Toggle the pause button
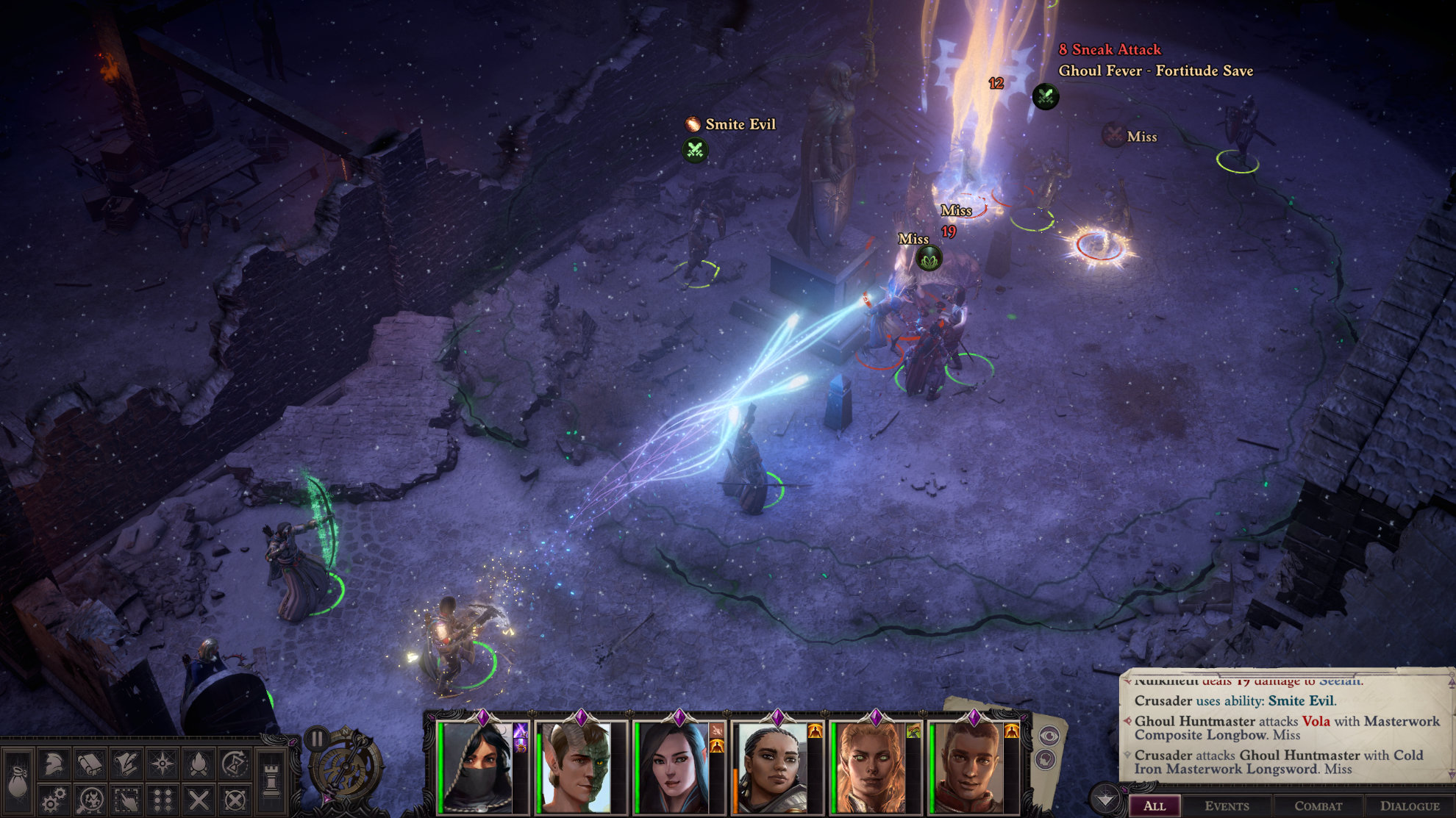1456x818 pixels. tap(317, 737)
